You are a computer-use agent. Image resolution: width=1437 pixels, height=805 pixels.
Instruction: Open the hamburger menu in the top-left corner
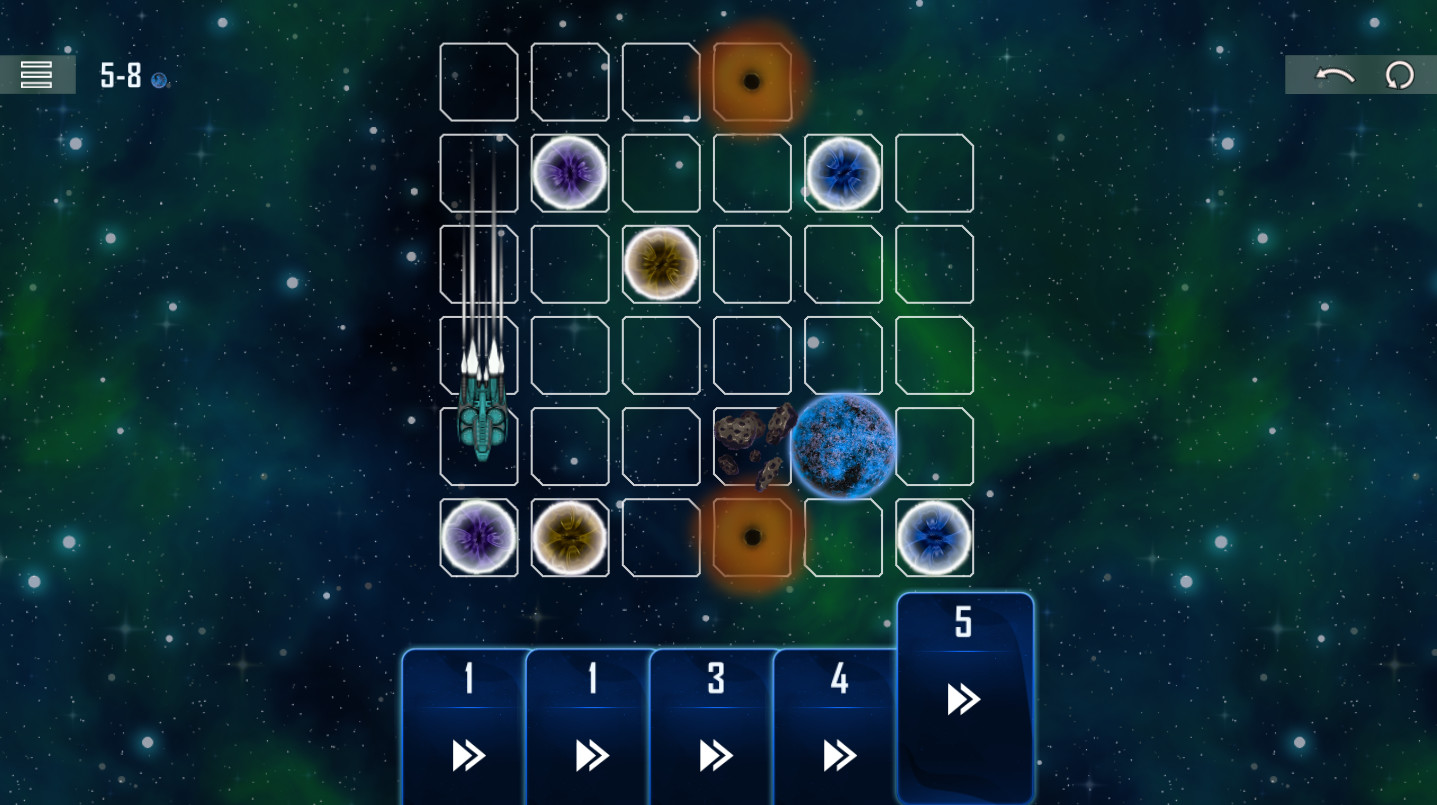pyautogui.click(x=37, y=74)
